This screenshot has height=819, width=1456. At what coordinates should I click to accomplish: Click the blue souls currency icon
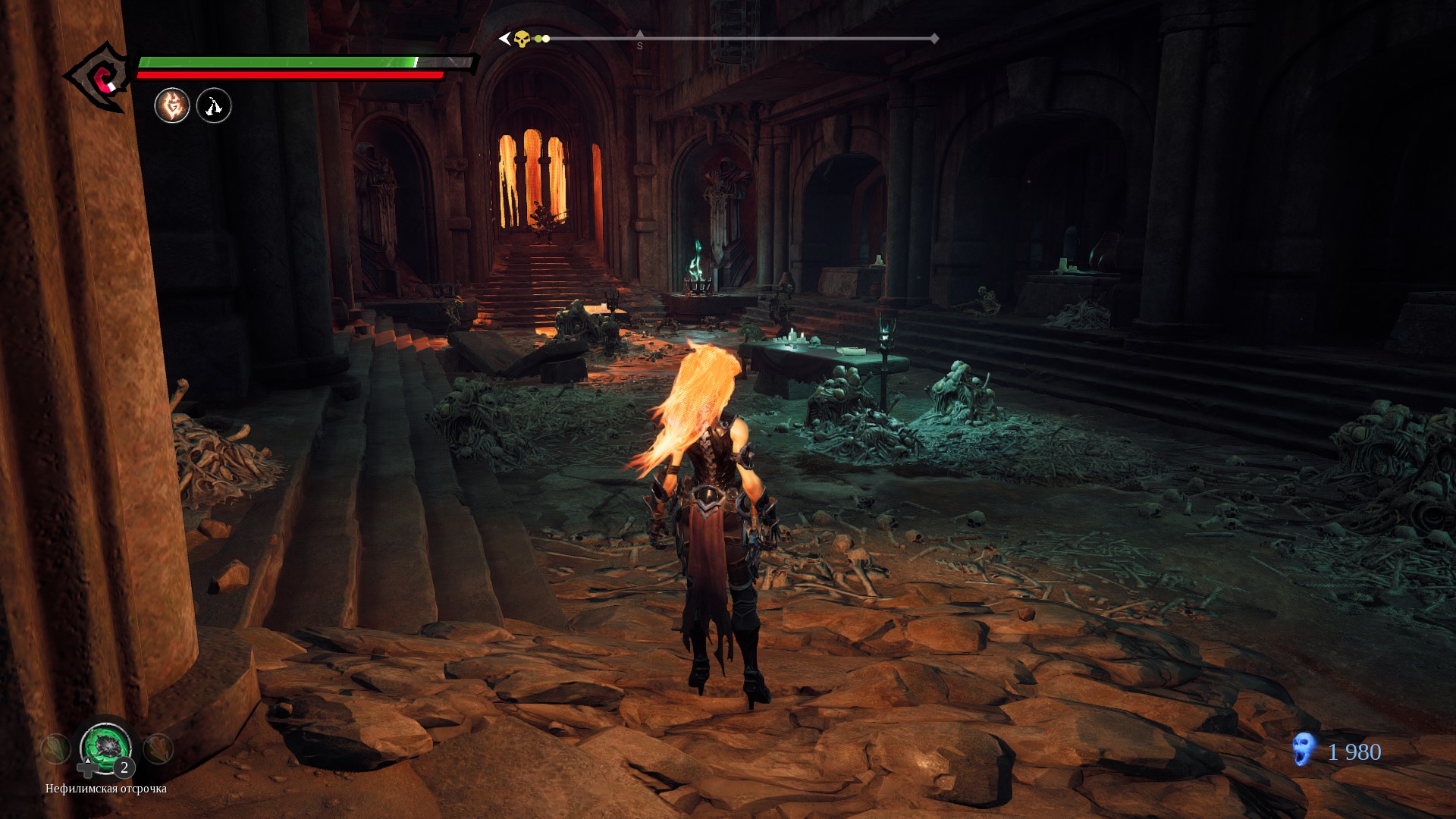click(1304, 750)
